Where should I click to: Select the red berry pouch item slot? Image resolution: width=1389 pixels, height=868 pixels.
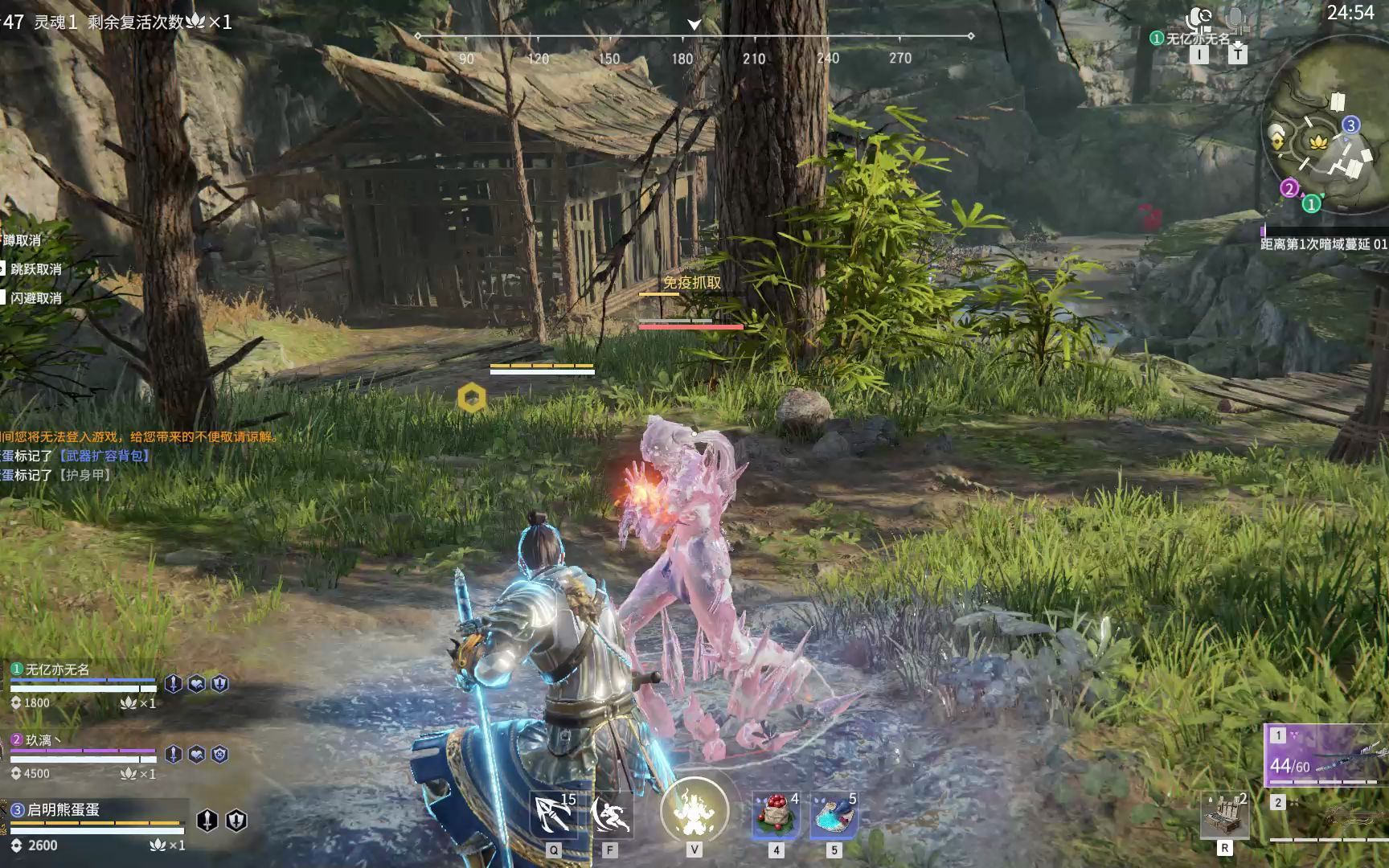pos(776,815)
